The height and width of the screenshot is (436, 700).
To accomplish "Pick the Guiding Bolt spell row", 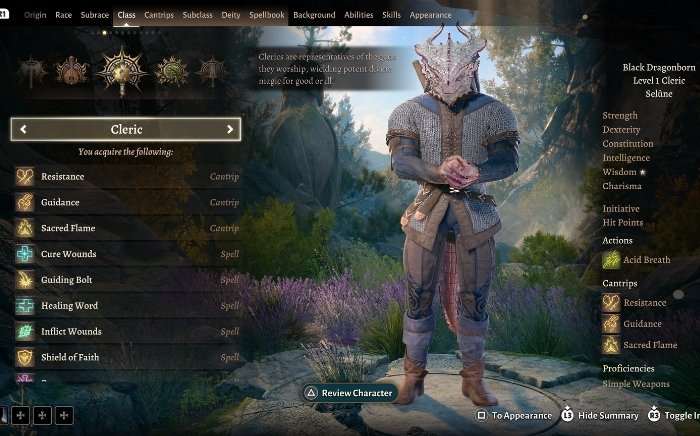I will (126, 280).
